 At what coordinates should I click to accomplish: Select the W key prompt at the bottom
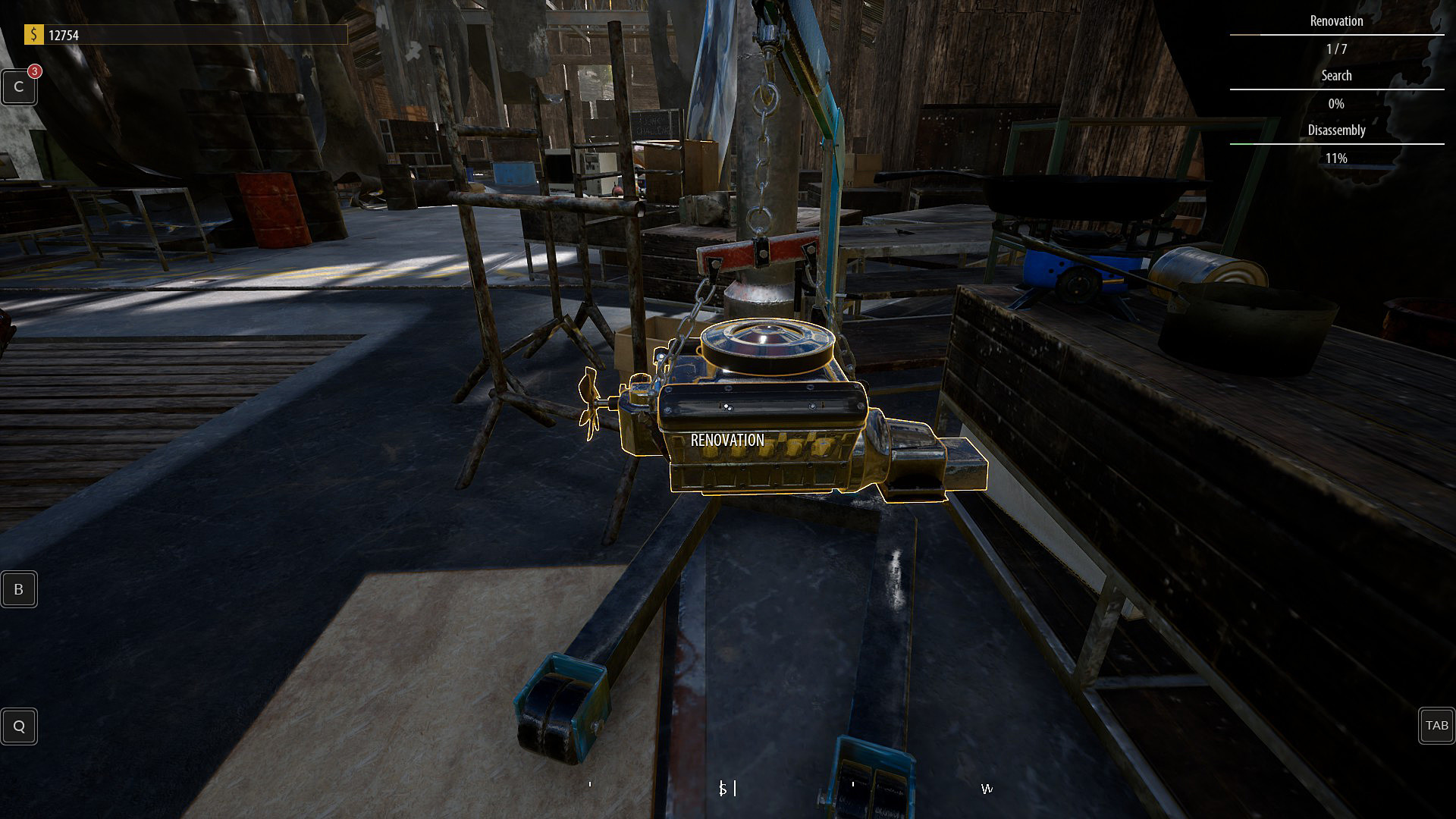point(986,789)
